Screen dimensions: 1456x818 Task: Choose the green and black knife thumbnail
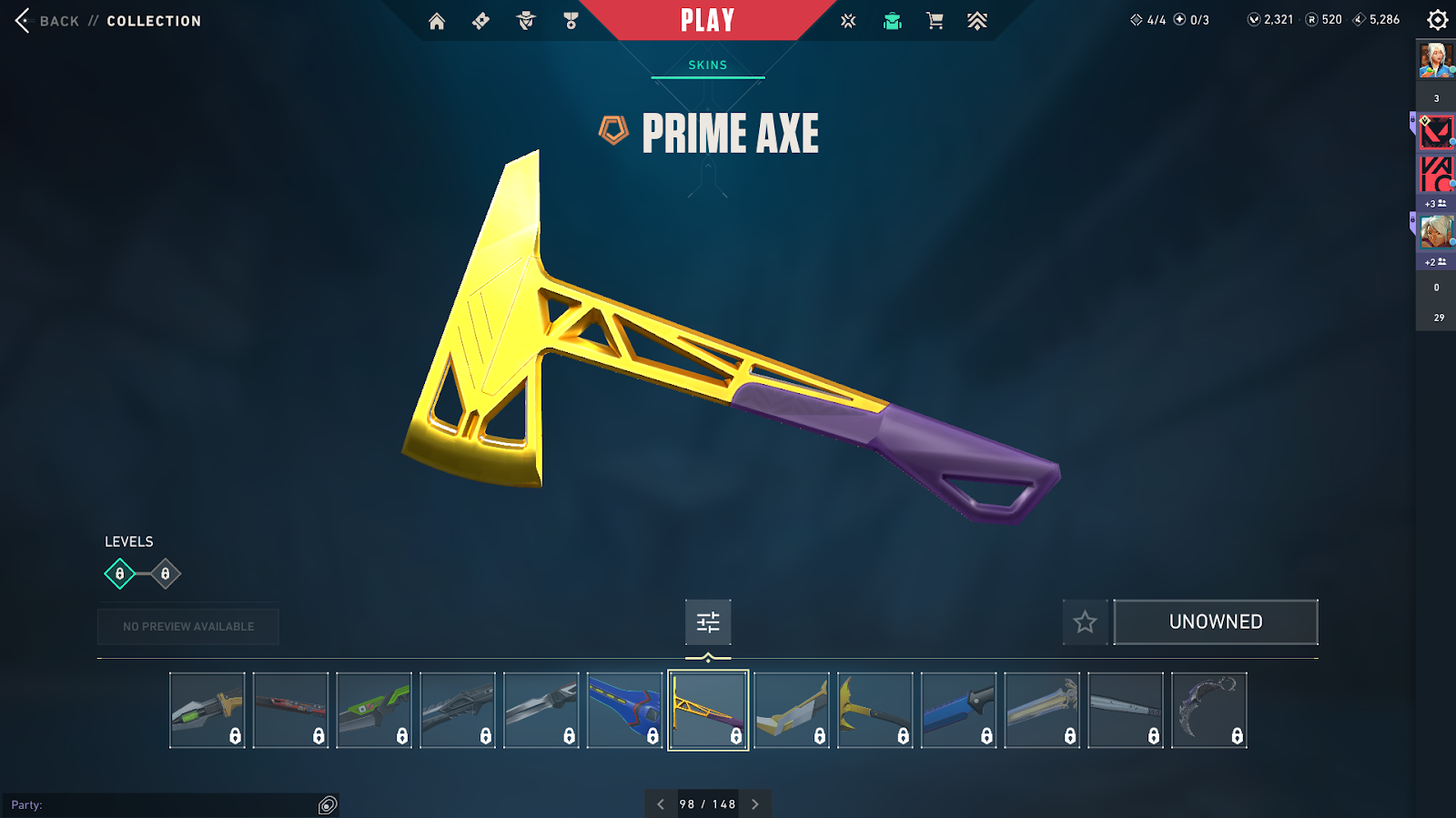click(x=374, y=711)
